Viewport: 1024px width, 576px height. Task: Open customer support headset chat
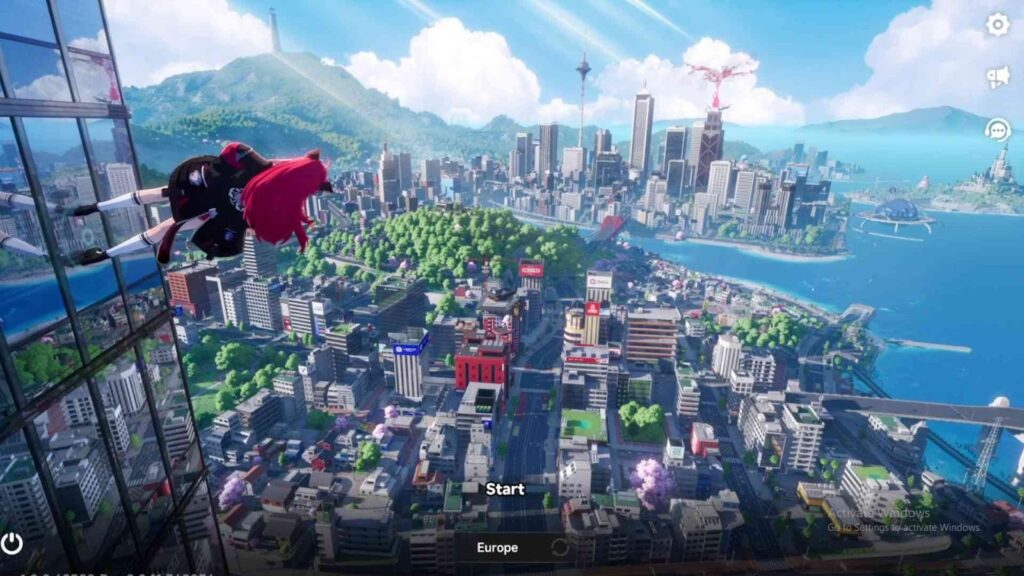997,129
